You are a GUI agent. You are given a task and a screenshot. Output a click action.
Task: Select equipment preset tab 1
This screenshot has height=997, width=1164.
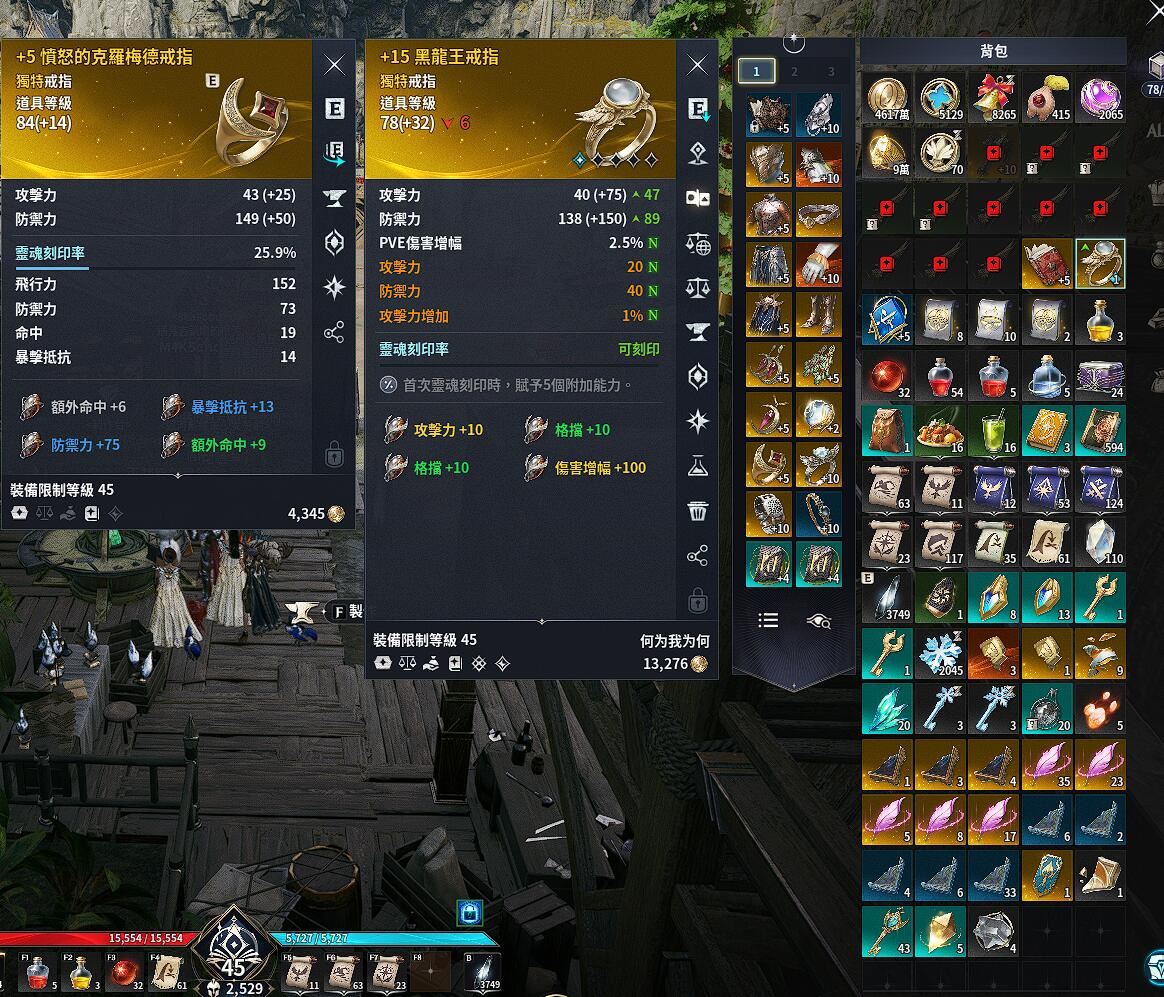(x=757, y=71)
